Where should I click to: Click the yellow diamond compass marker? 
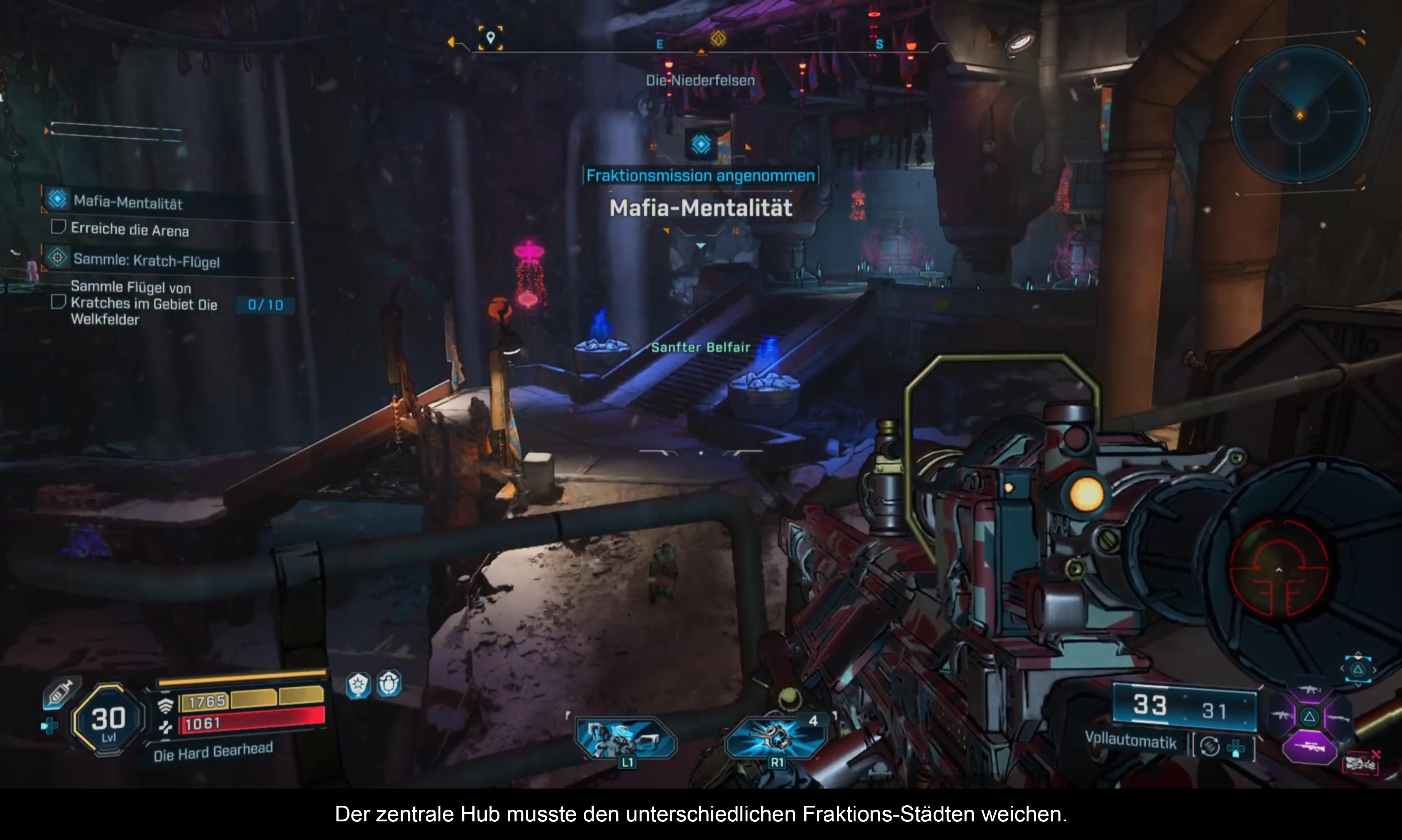[x=718, y=38]
